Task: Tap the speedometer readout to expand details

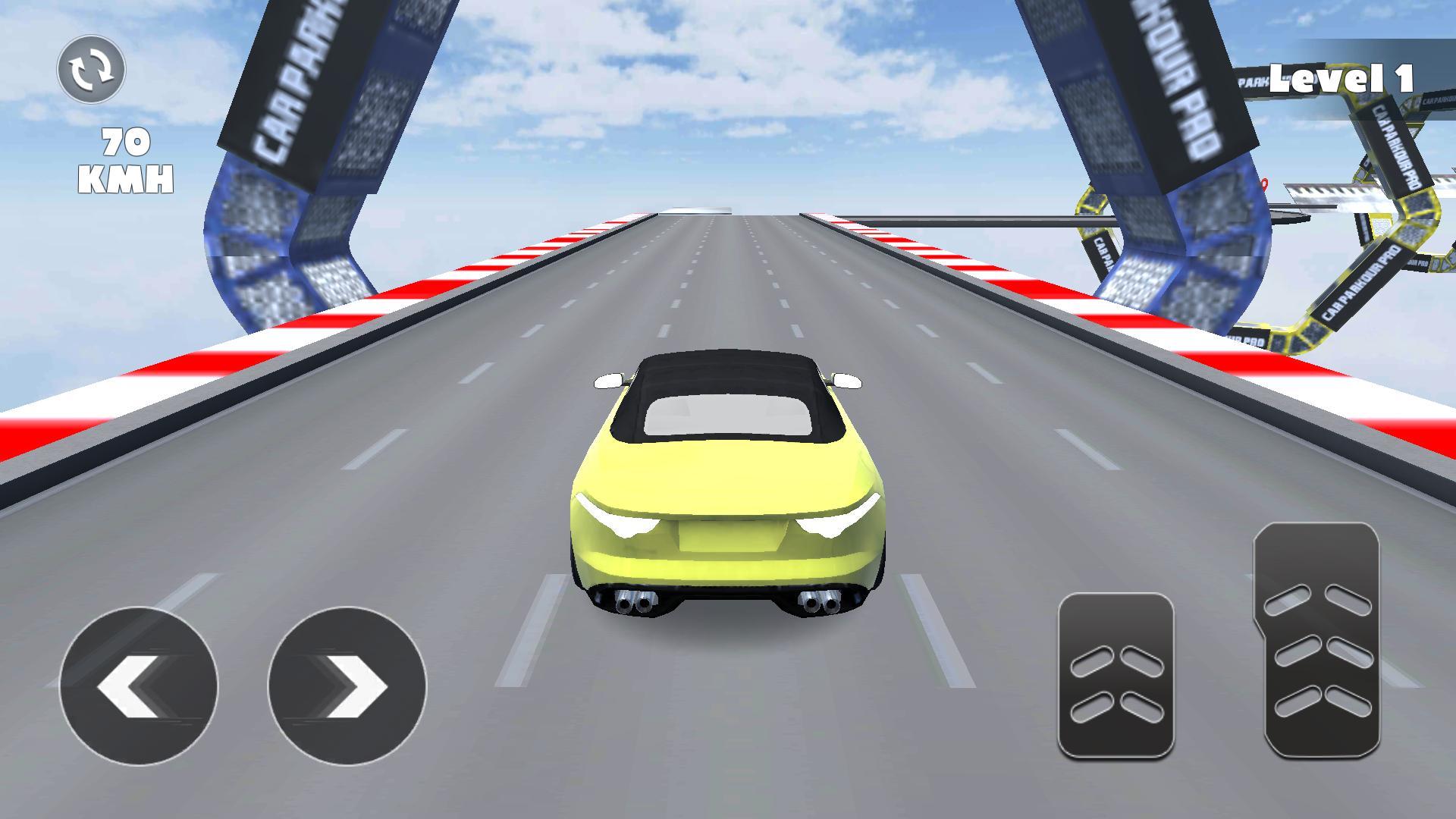Action: tap(129, 159)
